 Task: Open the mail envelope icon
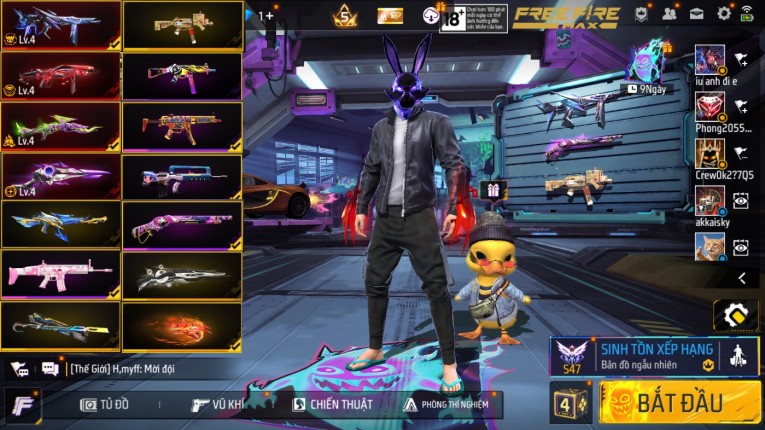[x=696, y=14]
